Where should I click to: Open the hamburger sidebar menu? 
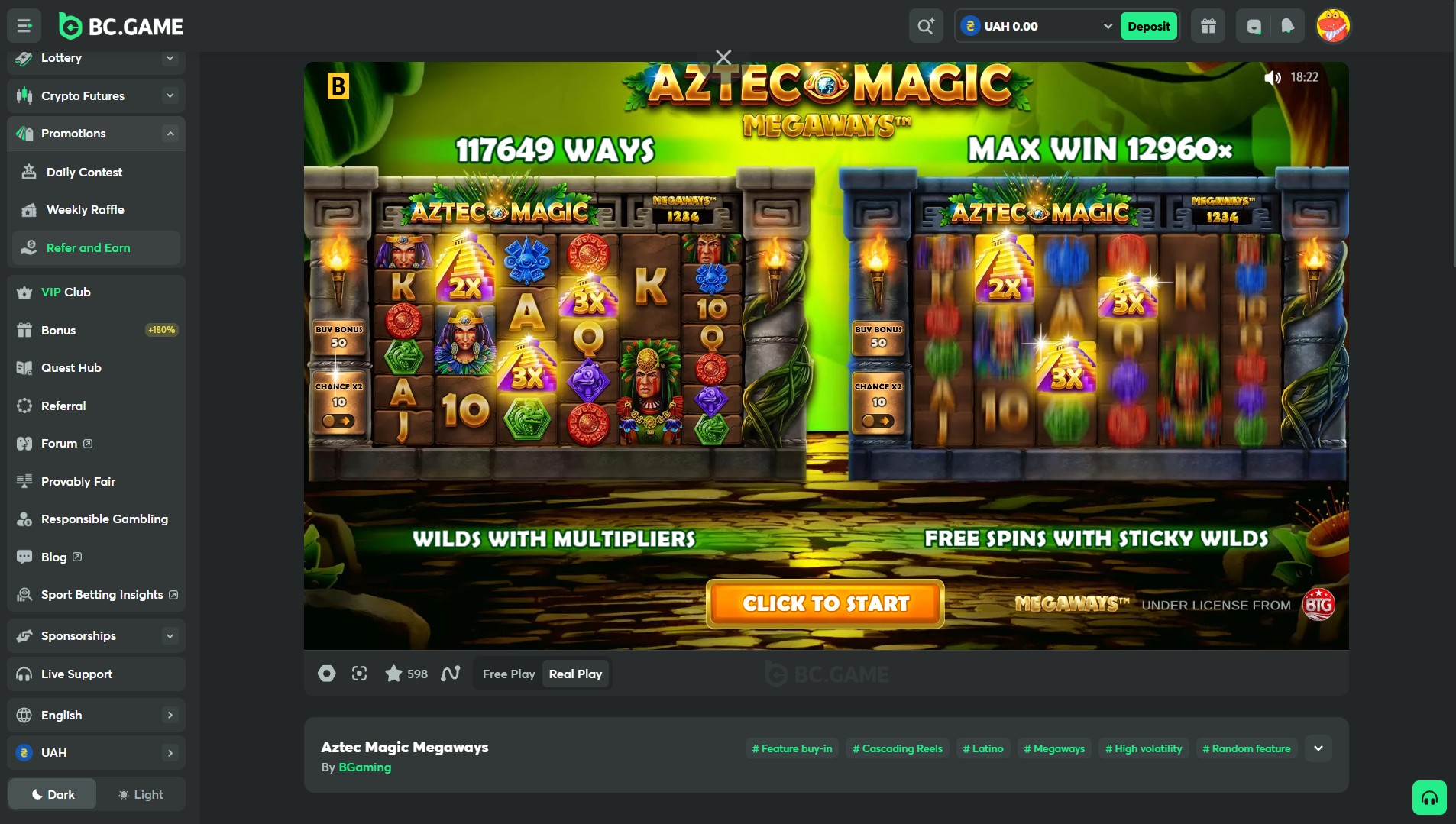coord(24,25)
